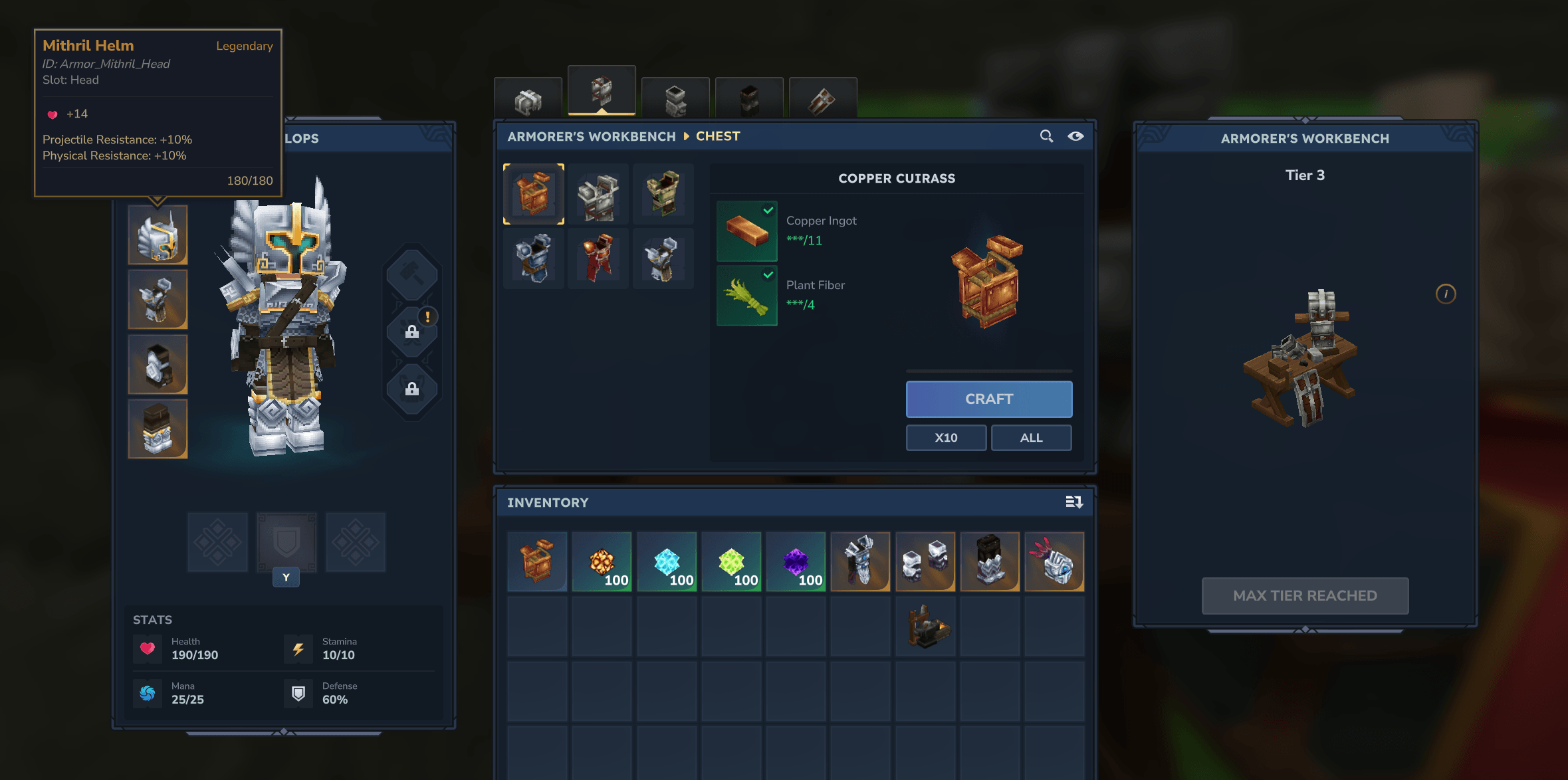Select the purple gem stack of 100
Image resolution: width=1568 pixels, height=780 pixels.
[796, 561]
